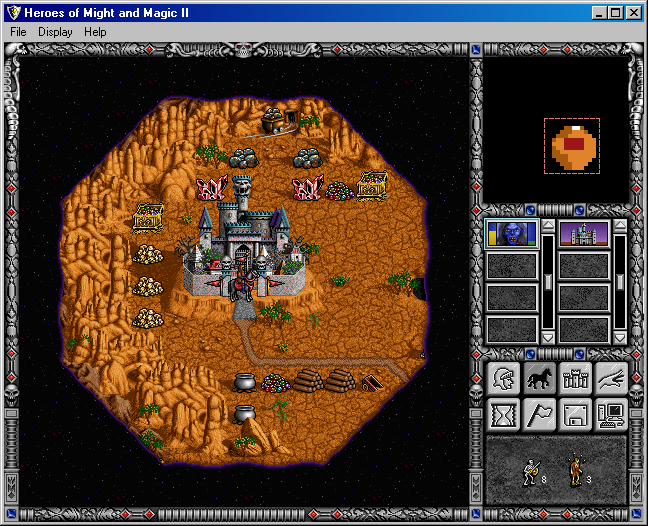This screenshot has height=526, width=648.
Task: Open the File menu
Action: tap(18, 32)
